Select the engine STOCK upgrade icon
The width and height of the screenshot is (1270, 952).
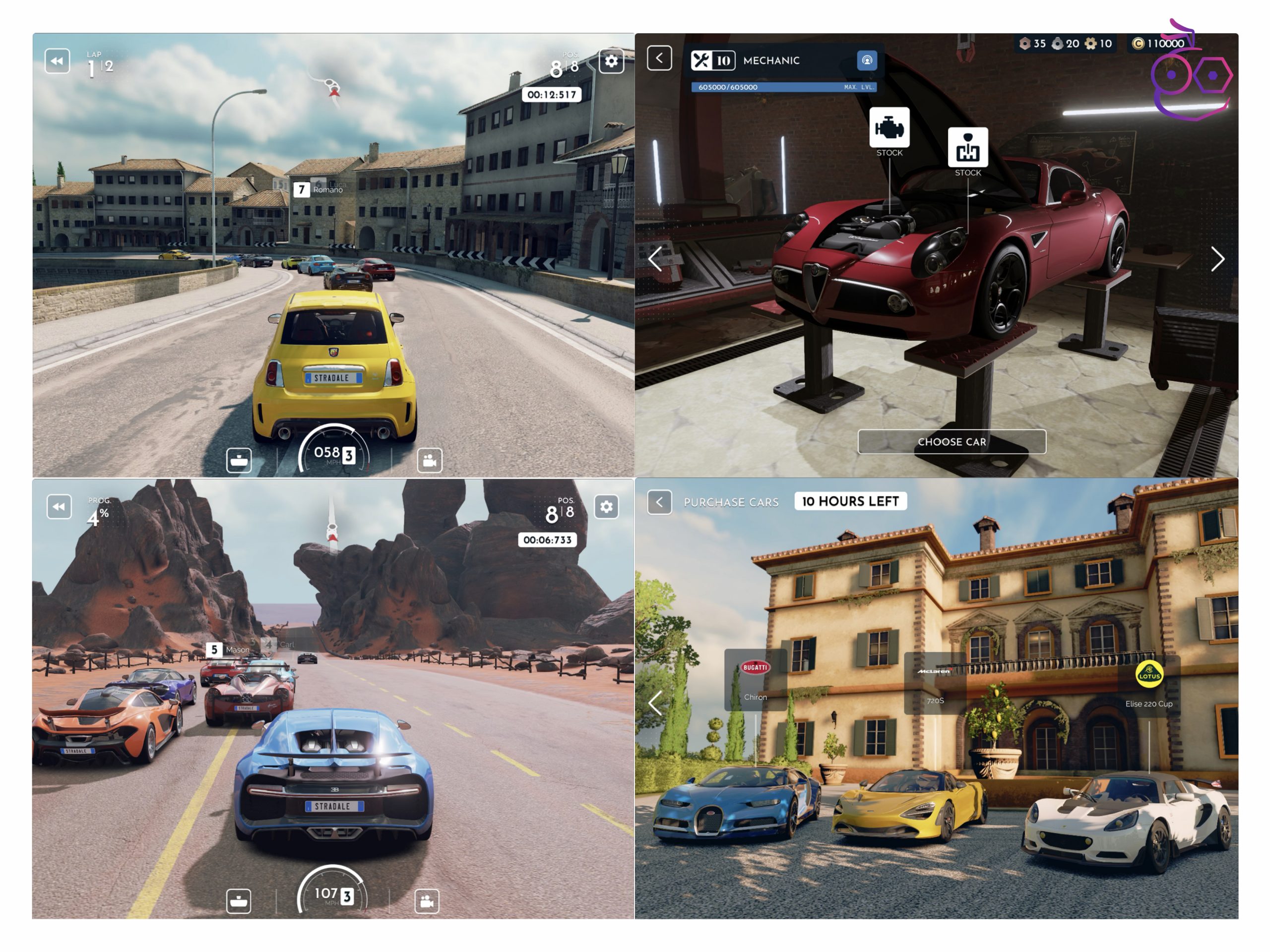889,127
